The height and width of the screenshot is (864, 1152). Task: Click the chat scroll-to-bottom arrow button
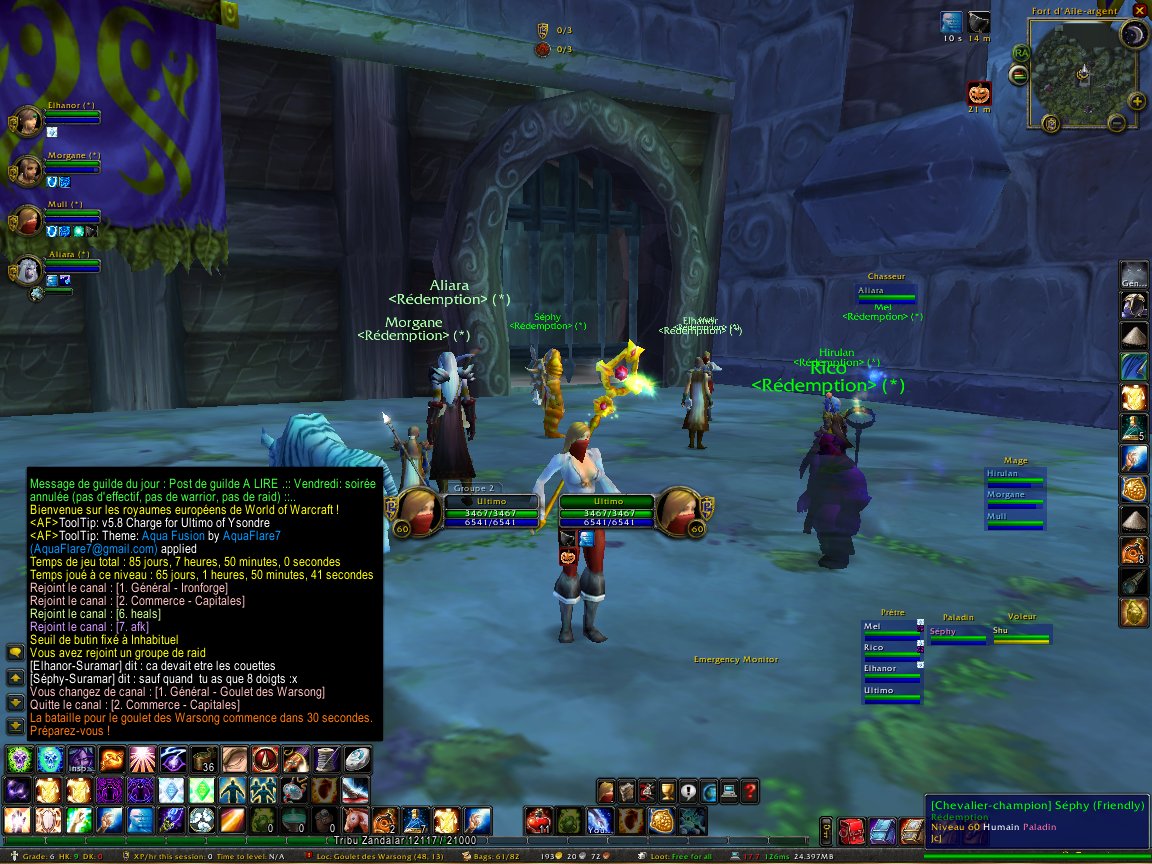click(x=15, y=724)
